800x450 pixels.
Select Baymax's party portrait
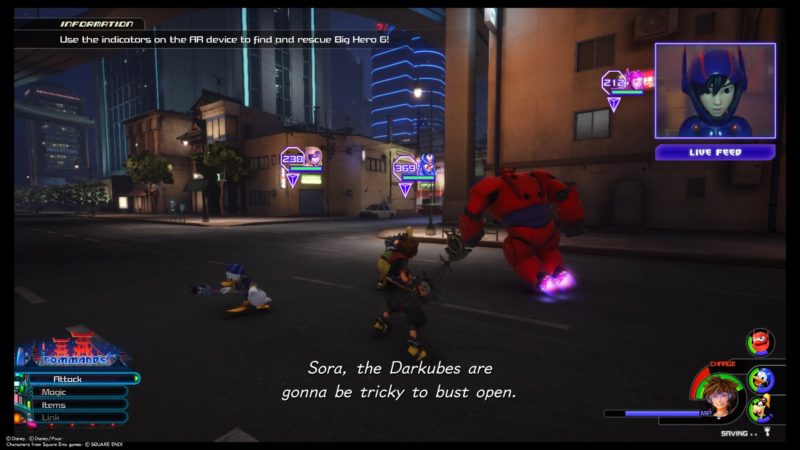click(x=759, y=343)
